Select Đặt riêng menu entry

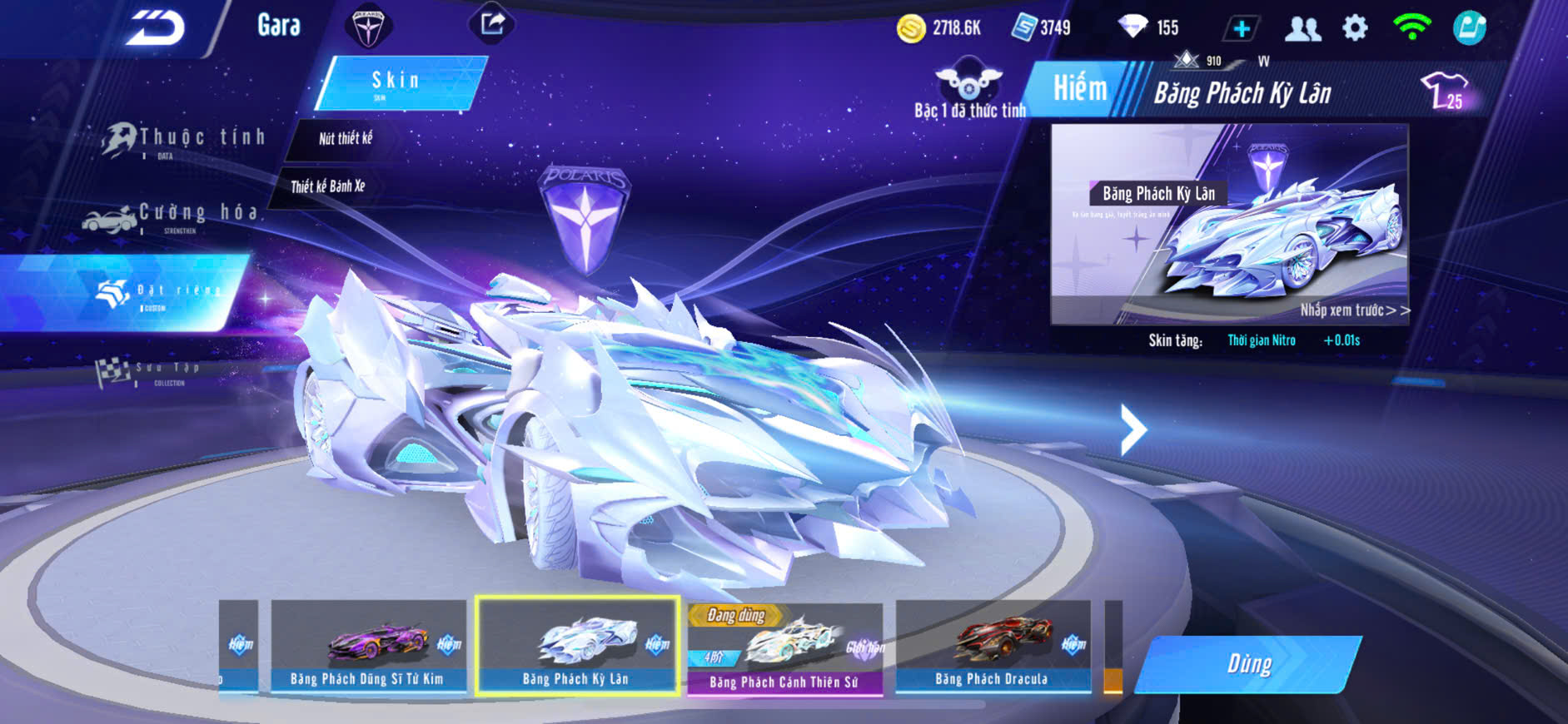click(158, 293)
